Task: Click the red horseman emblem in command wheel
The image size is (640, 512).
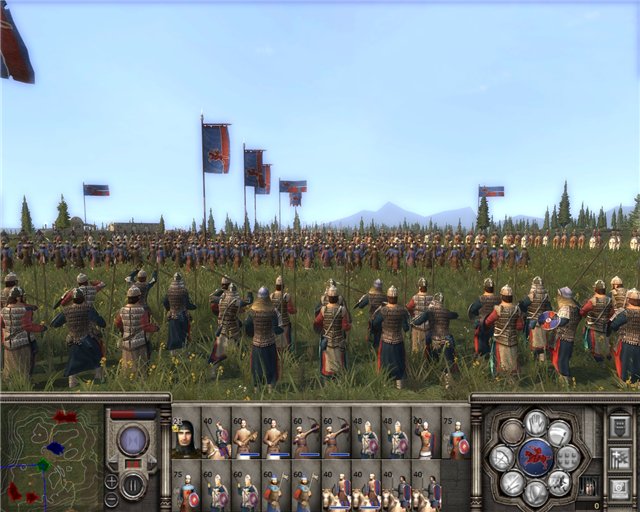Action: (x=536, y=456)
